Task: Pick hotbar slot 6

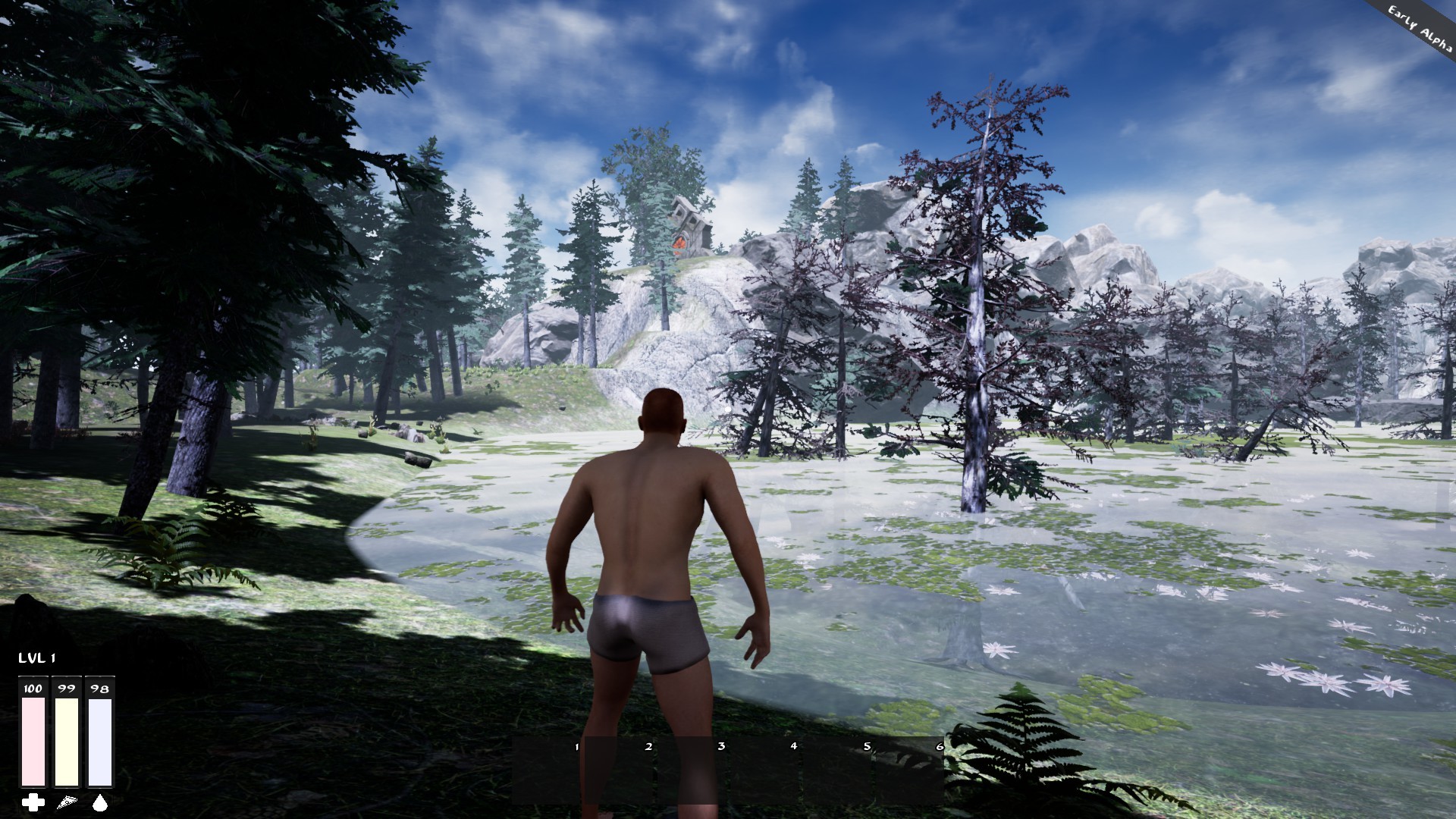Action: (x=908, y=770)
